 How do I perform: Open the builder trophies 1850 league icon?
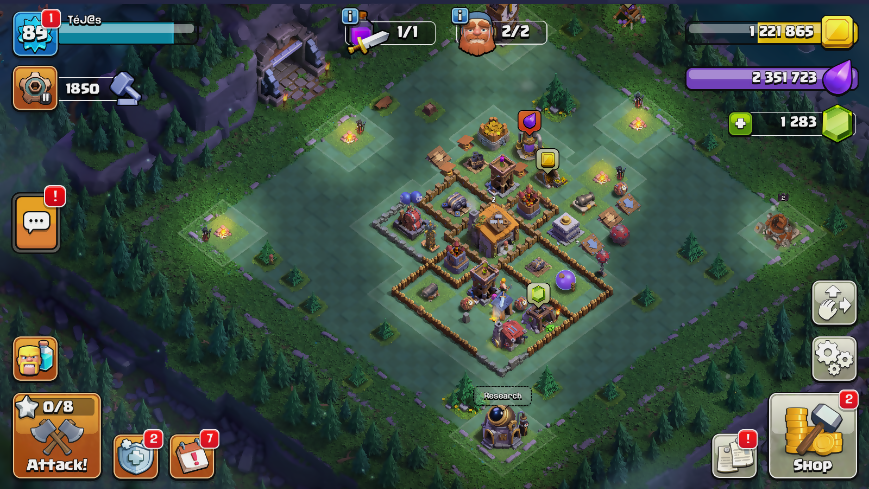click(x=34, y=88)
